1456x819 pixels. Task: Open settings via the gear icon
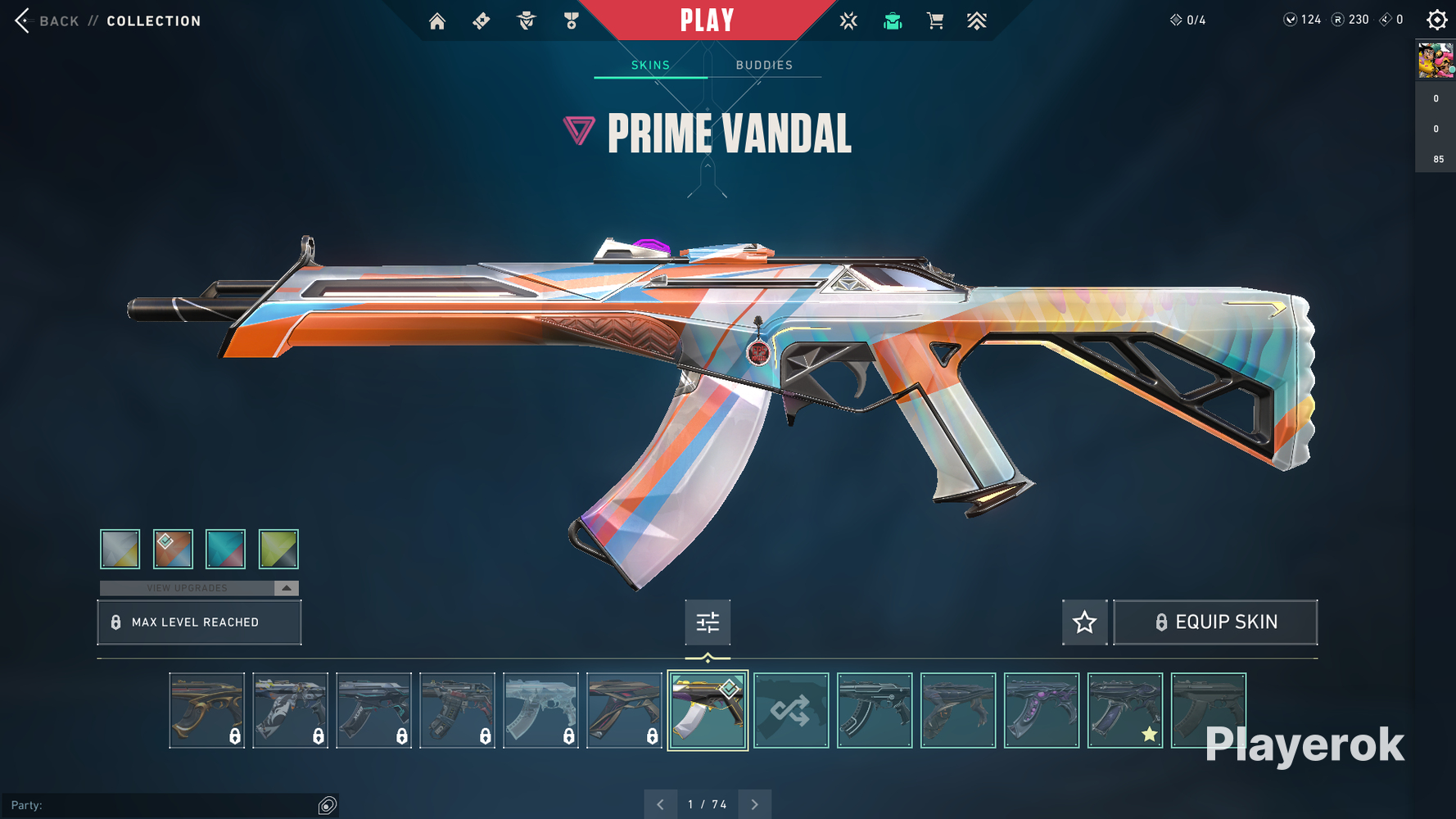[1436, 20]
